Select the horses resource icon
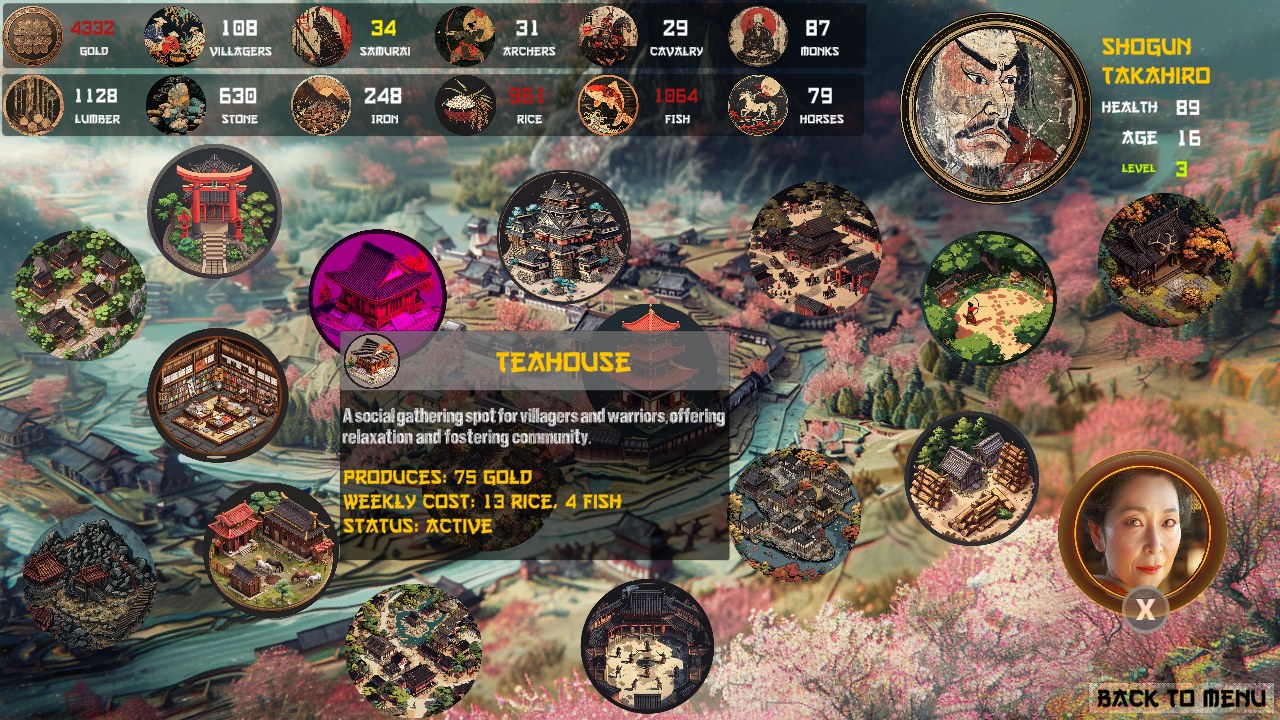Screen dimensions: 1280x720 (x=758, y=110)
